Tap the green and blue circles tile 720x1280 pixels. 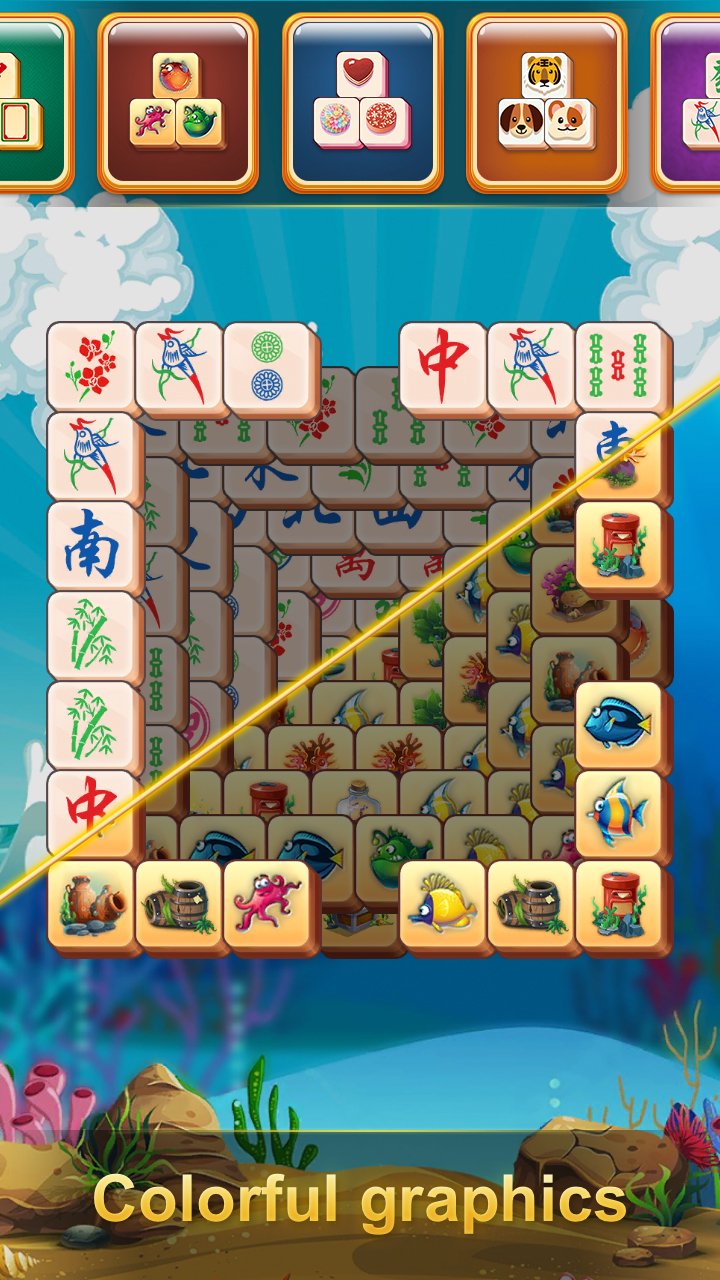pos(267,365)
